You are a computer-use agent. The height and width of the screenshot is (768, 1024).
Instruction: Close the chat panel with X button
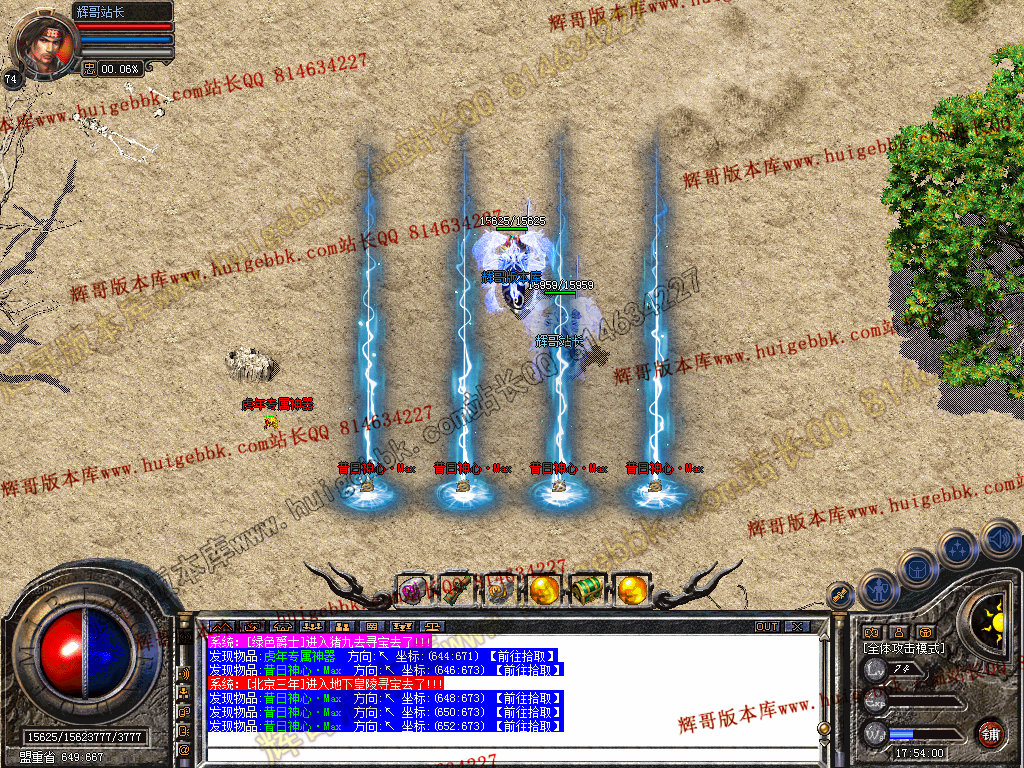(x=796, y=627)
